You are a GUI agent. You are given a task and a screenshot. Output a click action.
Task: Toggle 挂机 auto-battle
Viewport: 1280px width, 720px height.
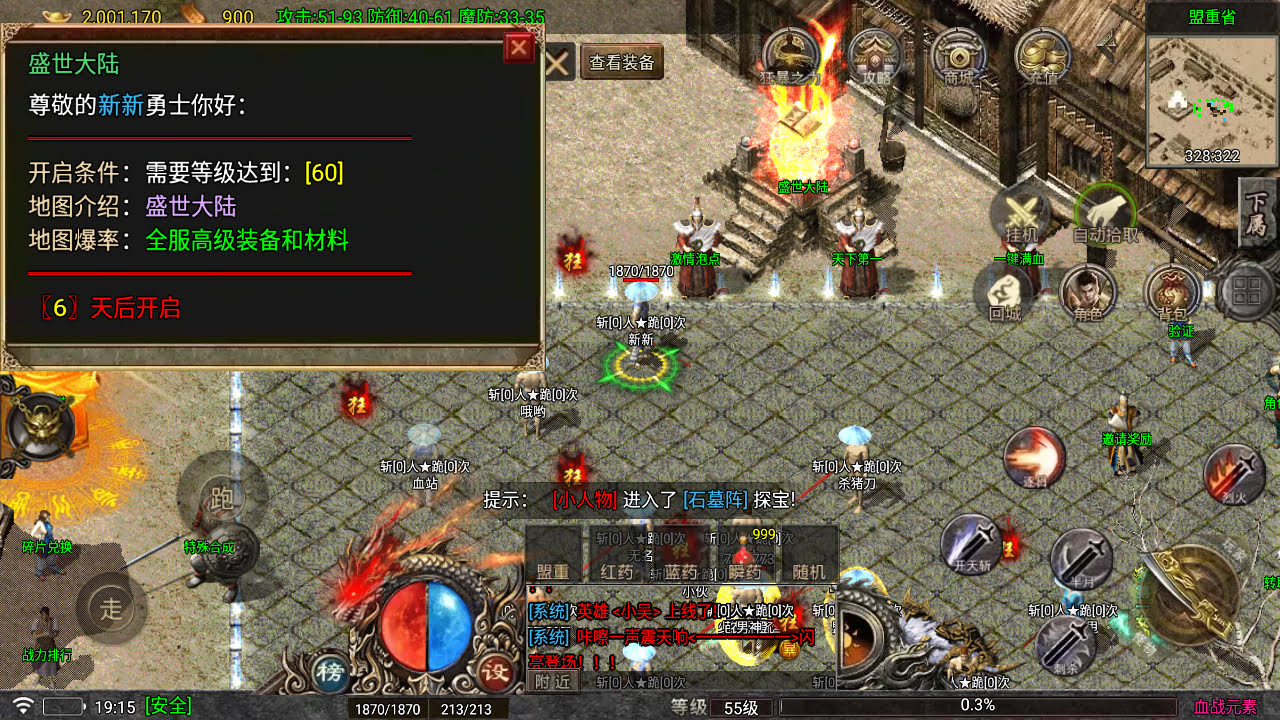point(1021,214)
